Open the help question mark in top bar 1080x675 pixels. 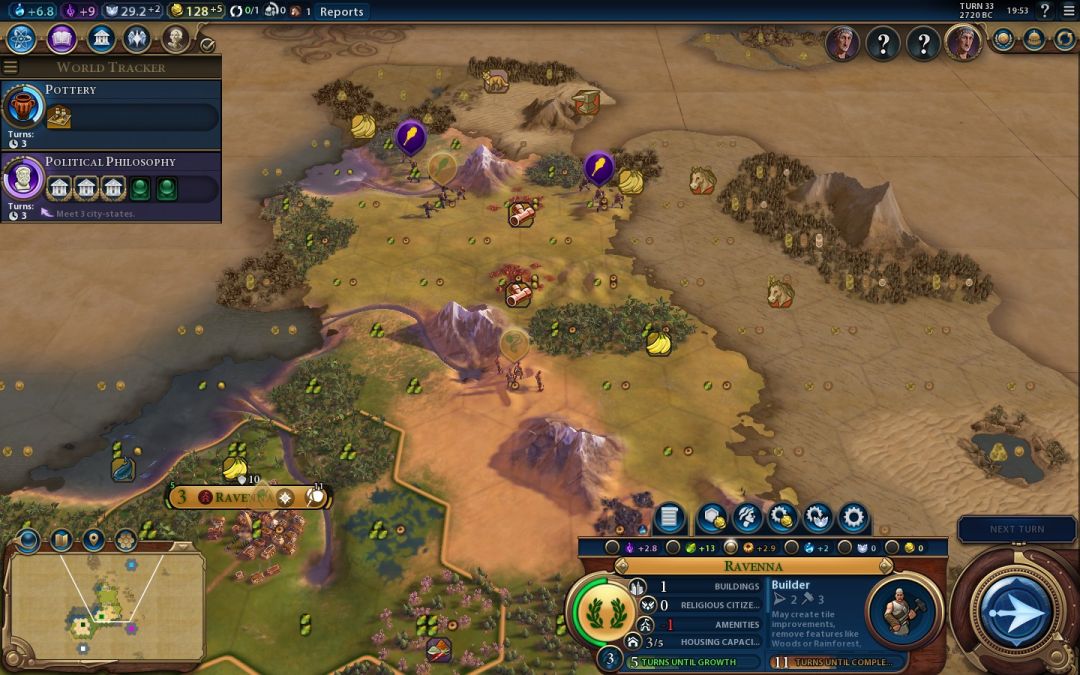[x=1044, y=11]
